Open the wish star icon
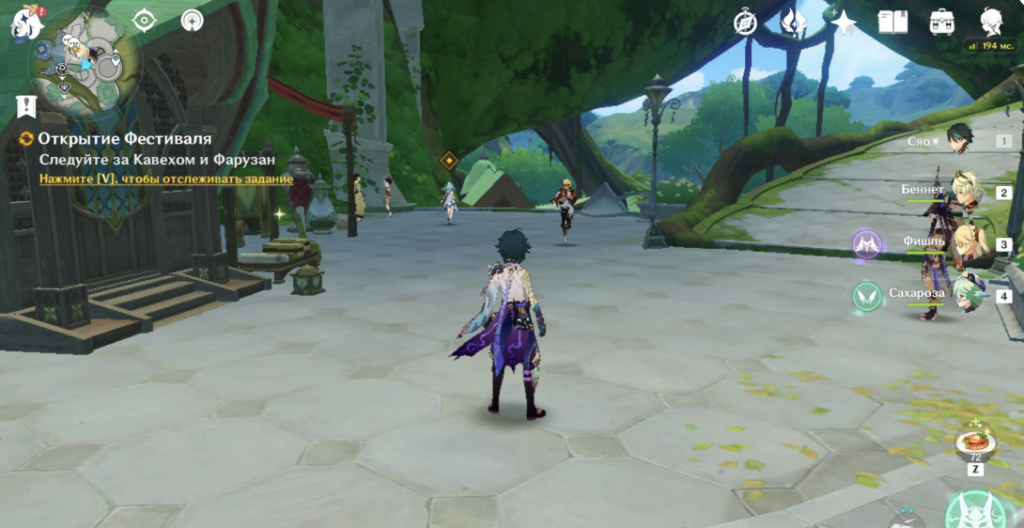This screenshot has height=528, width=1024. [x=845, y=22]
